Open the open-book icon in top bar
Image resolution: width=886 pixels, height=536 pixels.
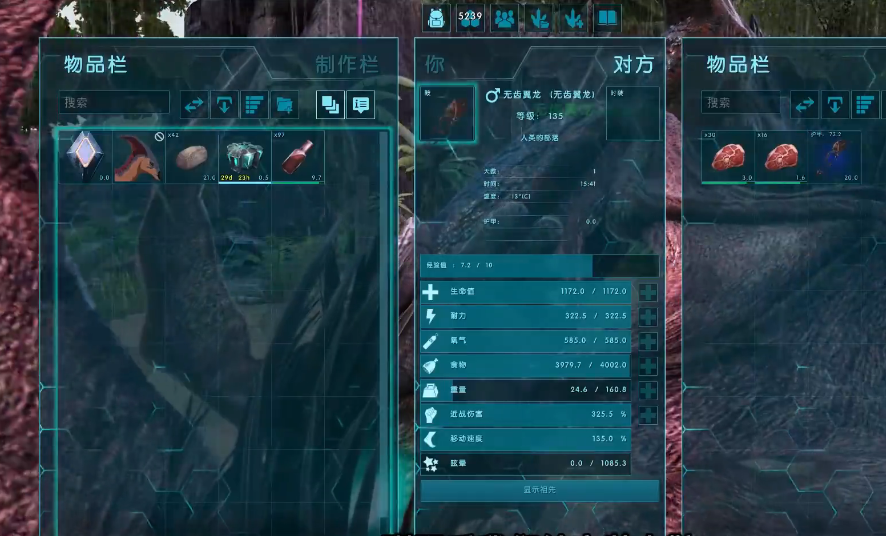pos(607,18)
